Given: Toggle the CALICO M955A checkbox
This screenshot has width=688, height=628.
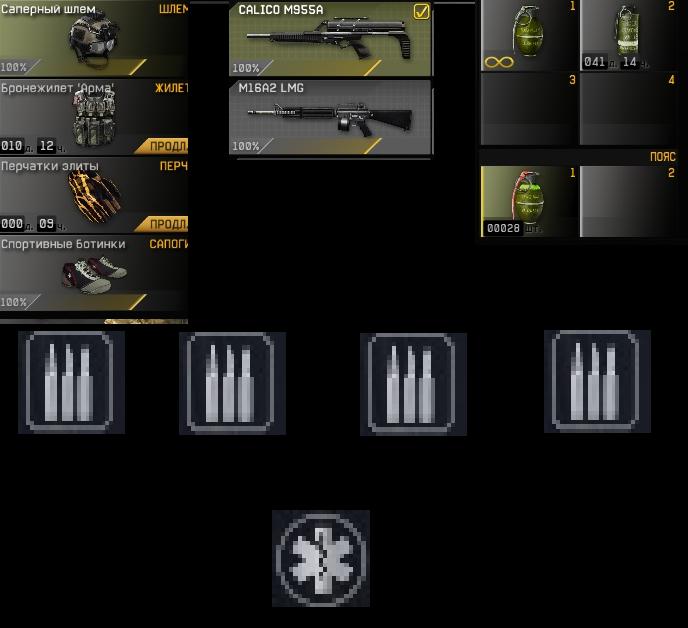Looking at the screenshot, I should 421,12.
